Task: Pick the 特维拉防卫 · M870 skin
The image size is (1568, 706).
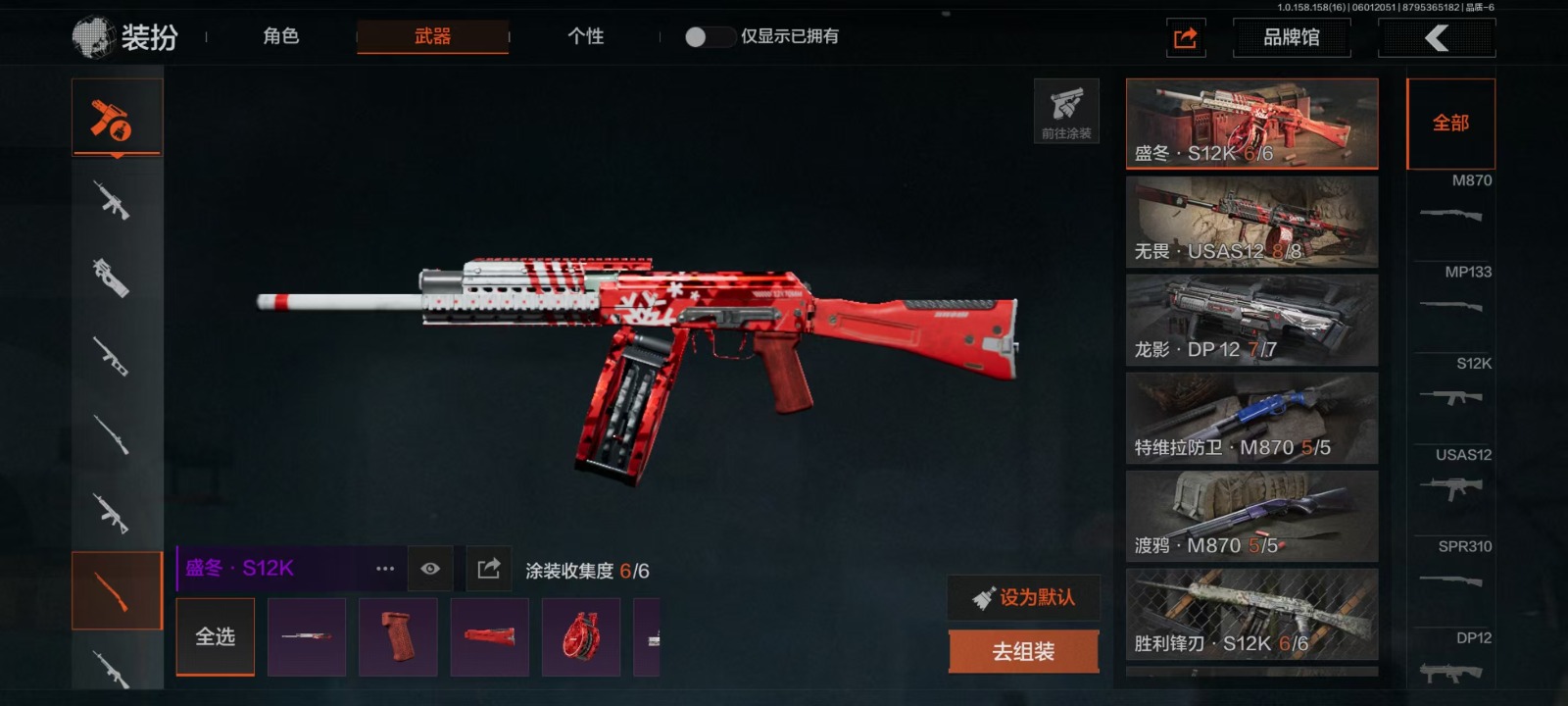Action: tap(1251, 418)
